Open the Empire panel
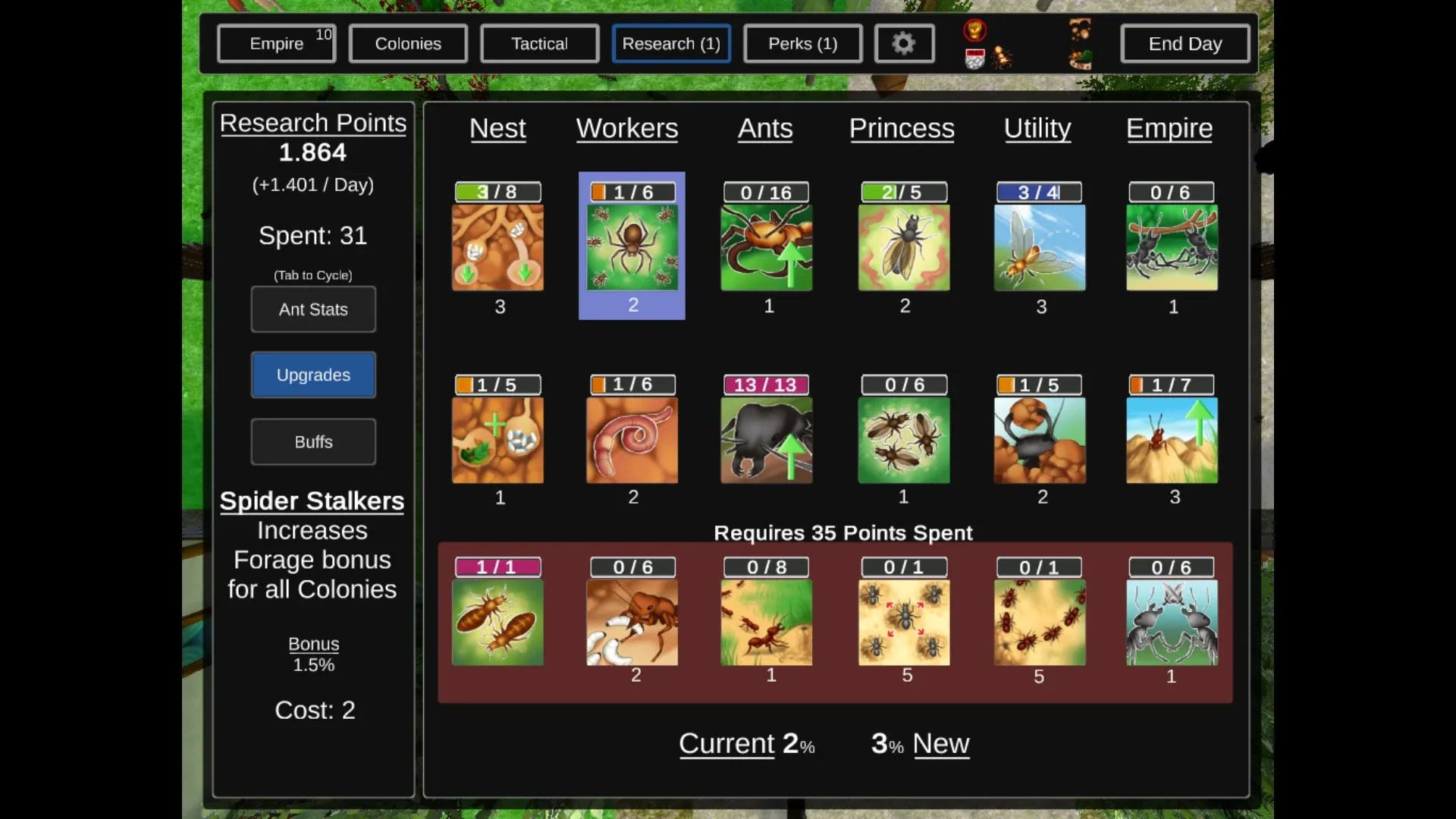 point(276,43)
